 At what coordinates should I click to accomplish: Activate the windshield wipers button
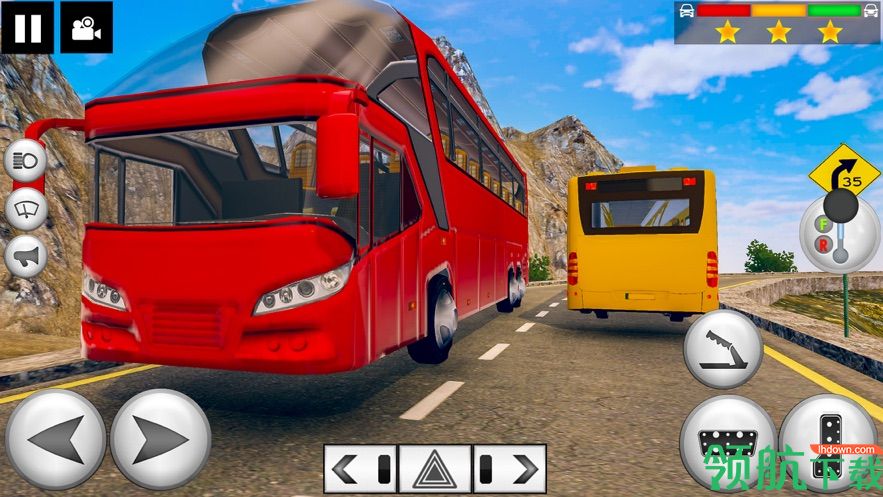click(x=26, y=209)
